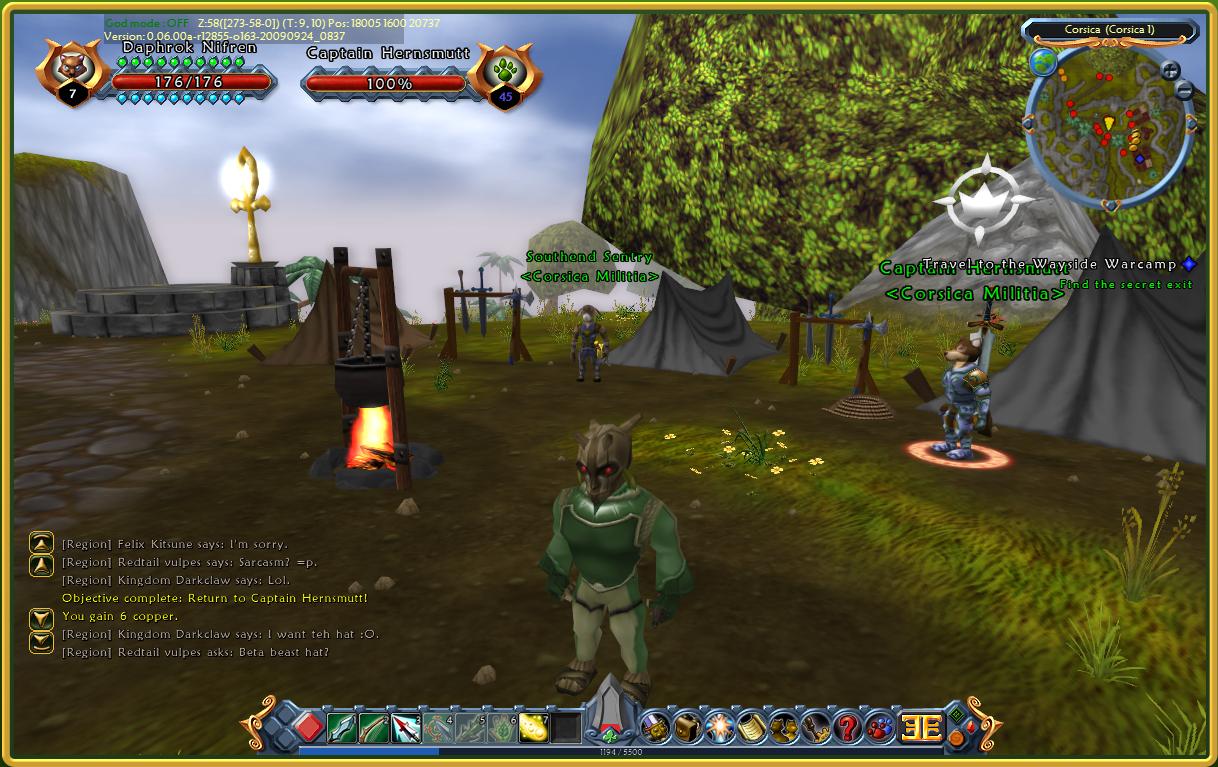Image resolution: width=1218 pixels, height=767 pixels.
Task: Zoom in on the minimap
Action: click(x=1170, y=70)
